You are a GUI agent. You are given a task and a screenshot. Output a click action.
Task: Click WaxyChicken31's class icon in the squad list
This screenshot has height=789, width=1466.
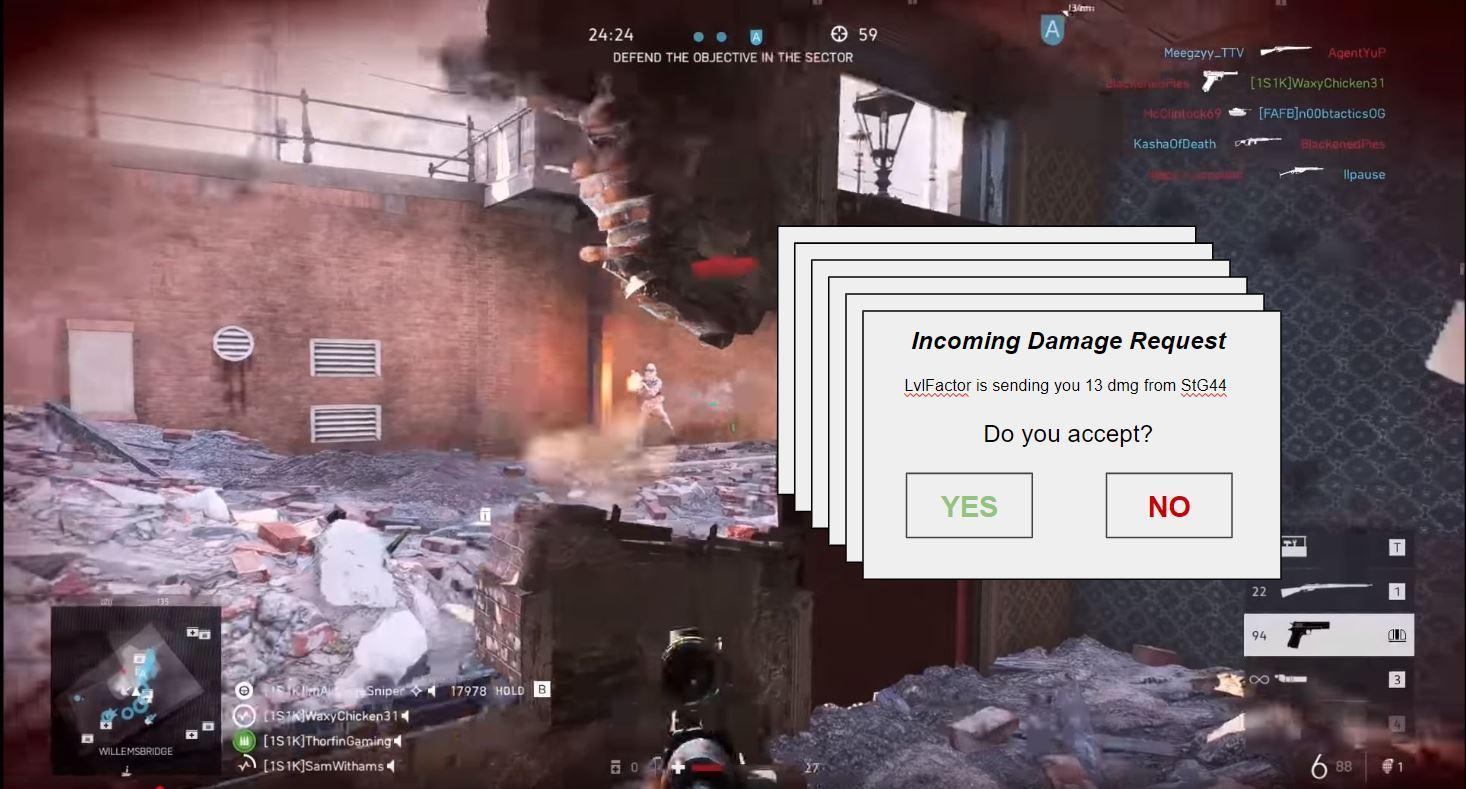tap(242, 716)
